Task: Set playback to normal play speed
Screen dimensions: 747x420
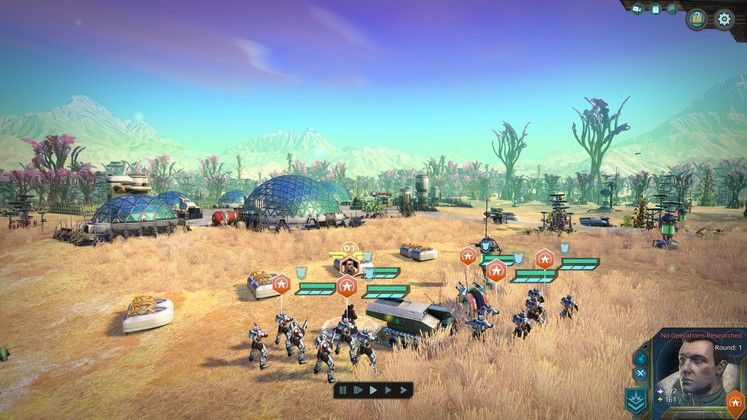Action: click(372, 389)
